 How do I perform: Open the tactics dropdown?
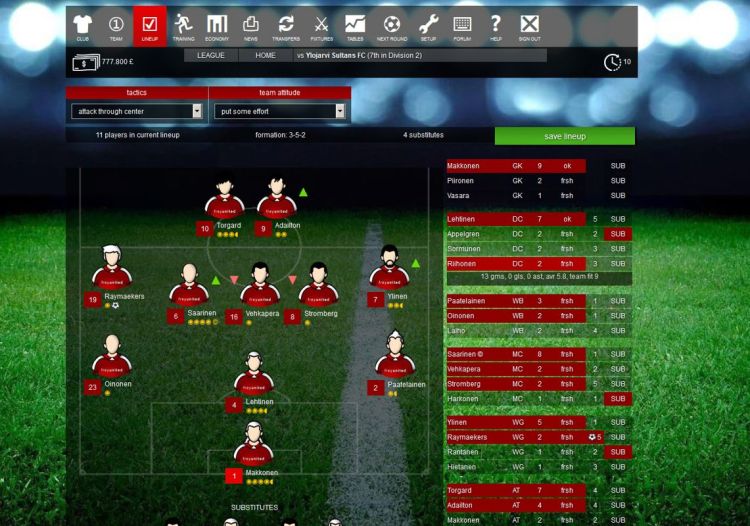136,111
